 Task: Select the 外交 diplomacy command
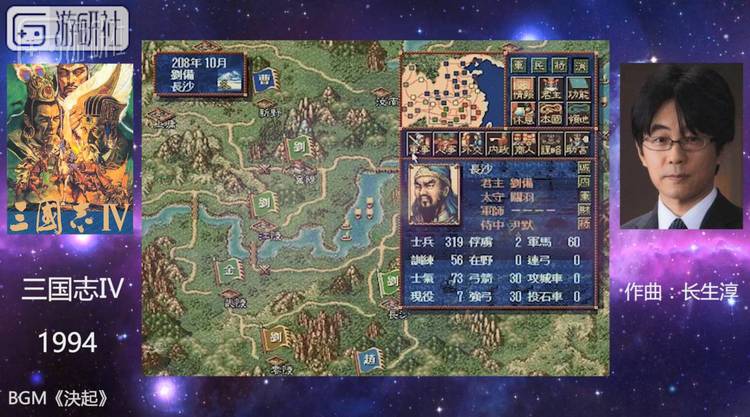click(471, 143)
